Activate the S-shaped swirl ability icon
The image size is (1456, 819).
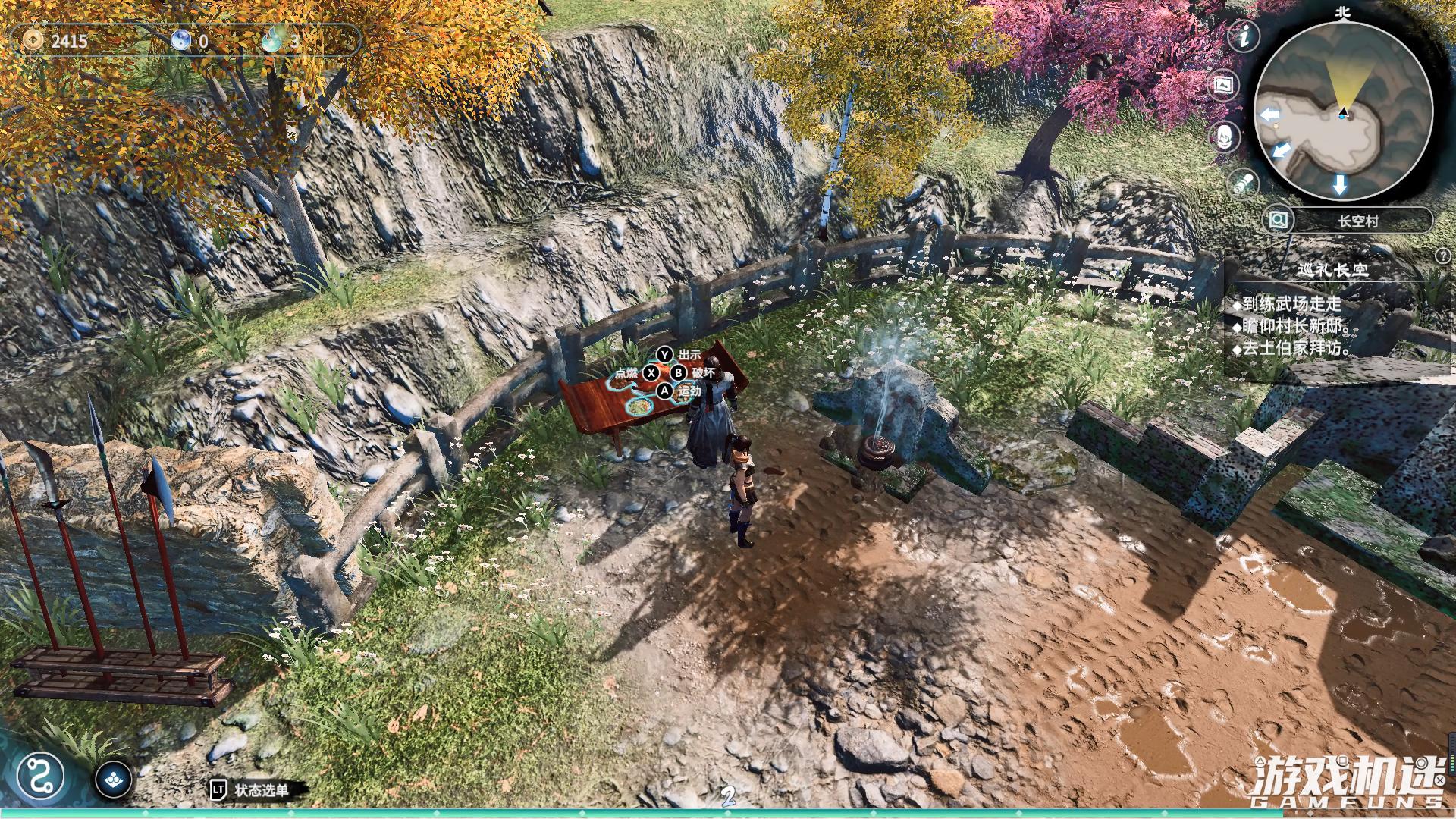tap(39, 776)
